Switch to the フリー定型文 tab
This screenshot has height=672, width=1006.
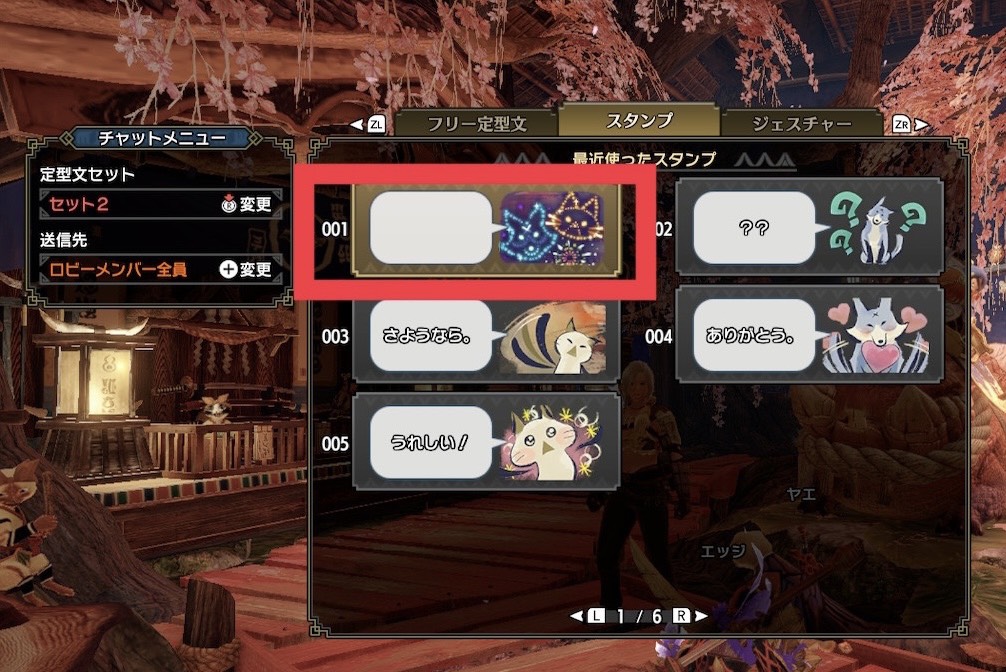tap(476, 124)
